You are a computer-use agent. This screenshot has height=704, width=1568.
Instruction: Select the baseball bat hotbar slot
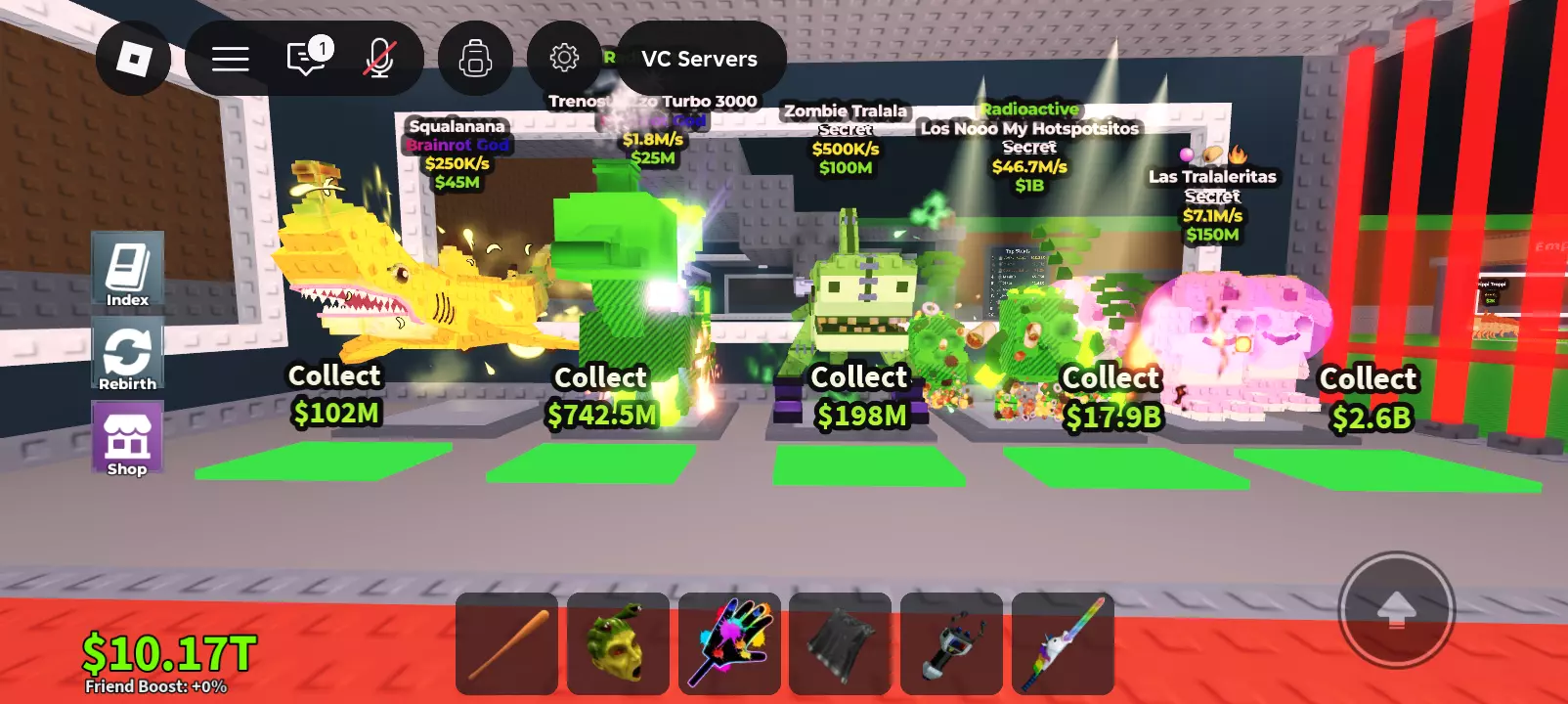[x=506, y=643]
